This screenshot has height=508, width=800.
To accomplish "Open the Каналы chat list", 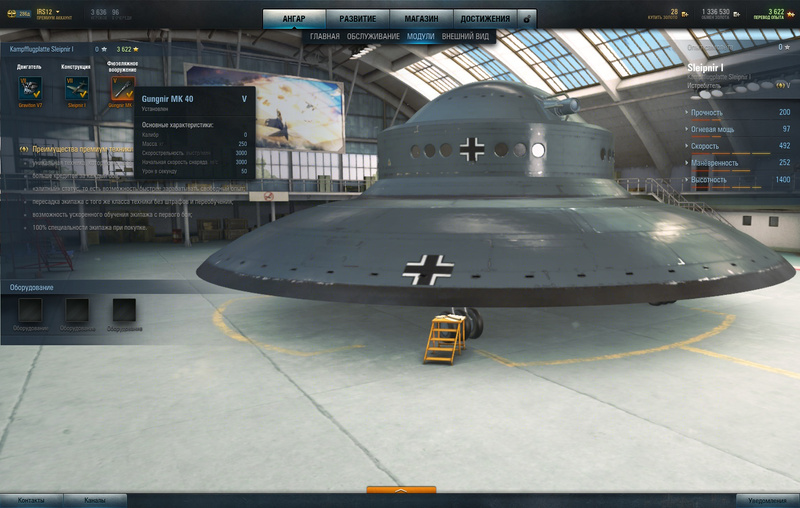I will 94,500.
